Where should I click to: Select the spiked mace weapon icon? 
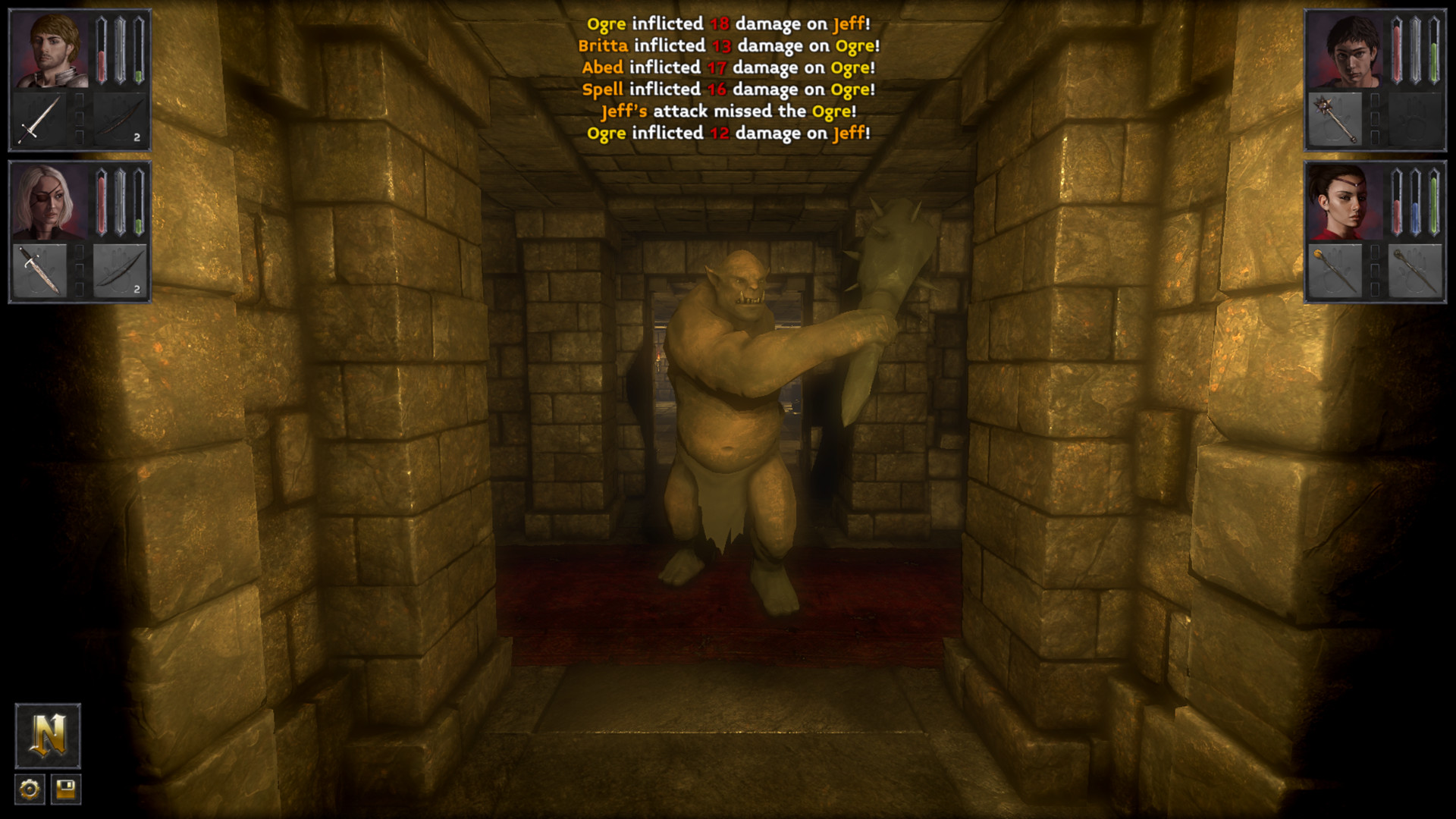(x=1336, y=118)
